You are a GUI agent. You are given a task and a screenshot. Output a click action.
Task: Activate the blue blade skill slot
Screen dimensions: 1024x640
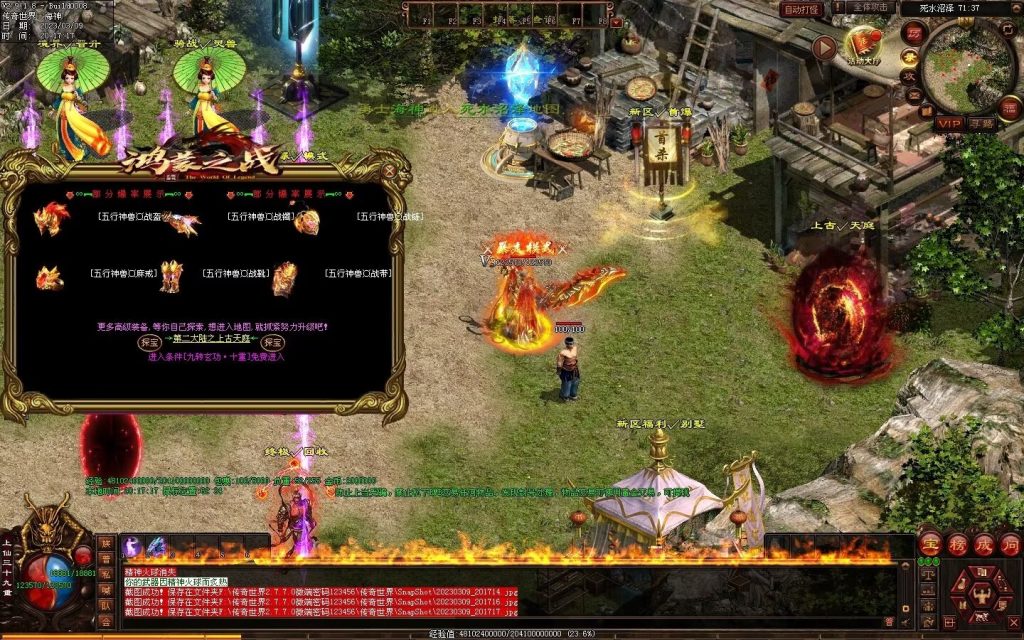pos(156,546)
